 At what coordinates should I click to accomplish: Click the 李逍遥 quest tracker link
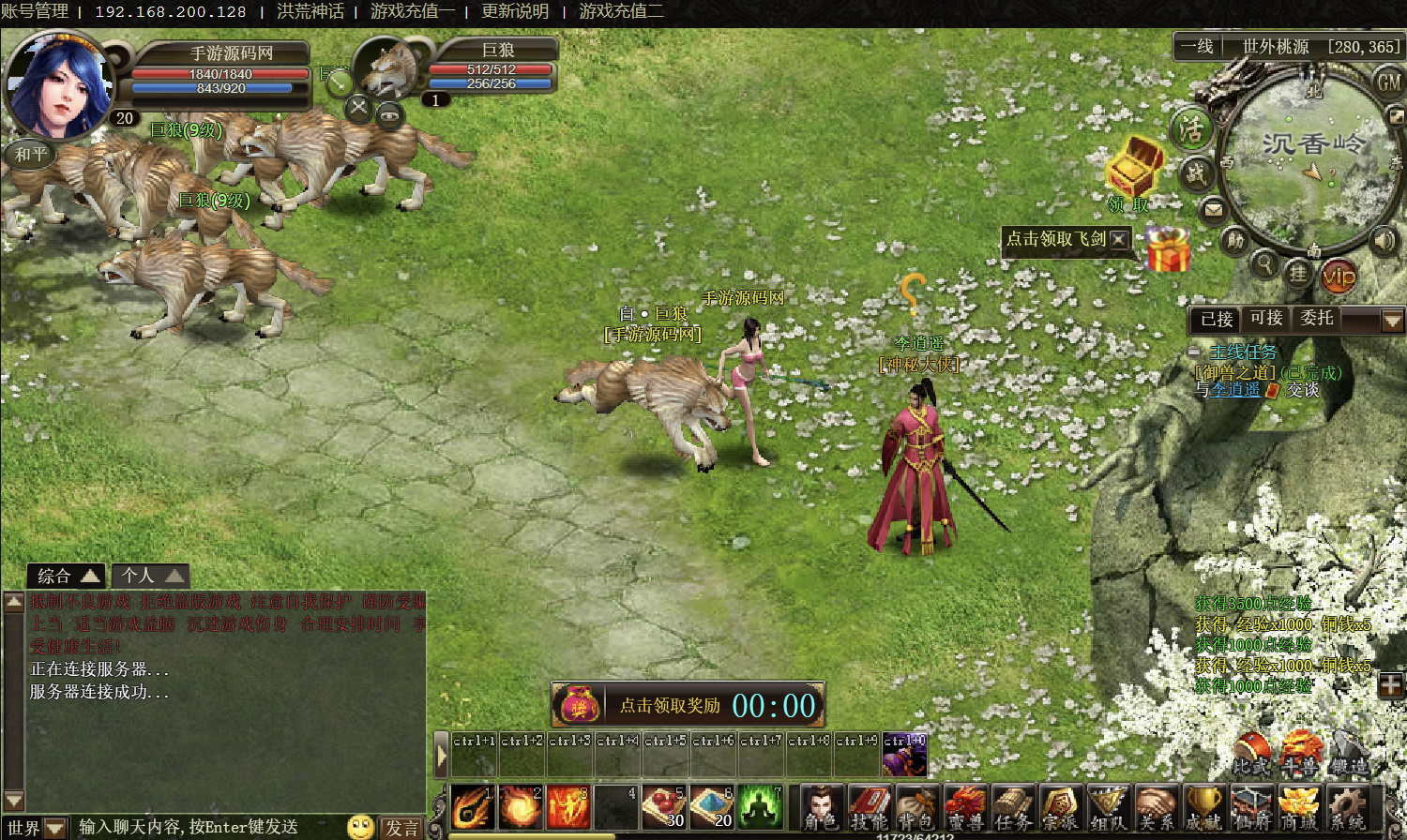tap(1235, 390)
